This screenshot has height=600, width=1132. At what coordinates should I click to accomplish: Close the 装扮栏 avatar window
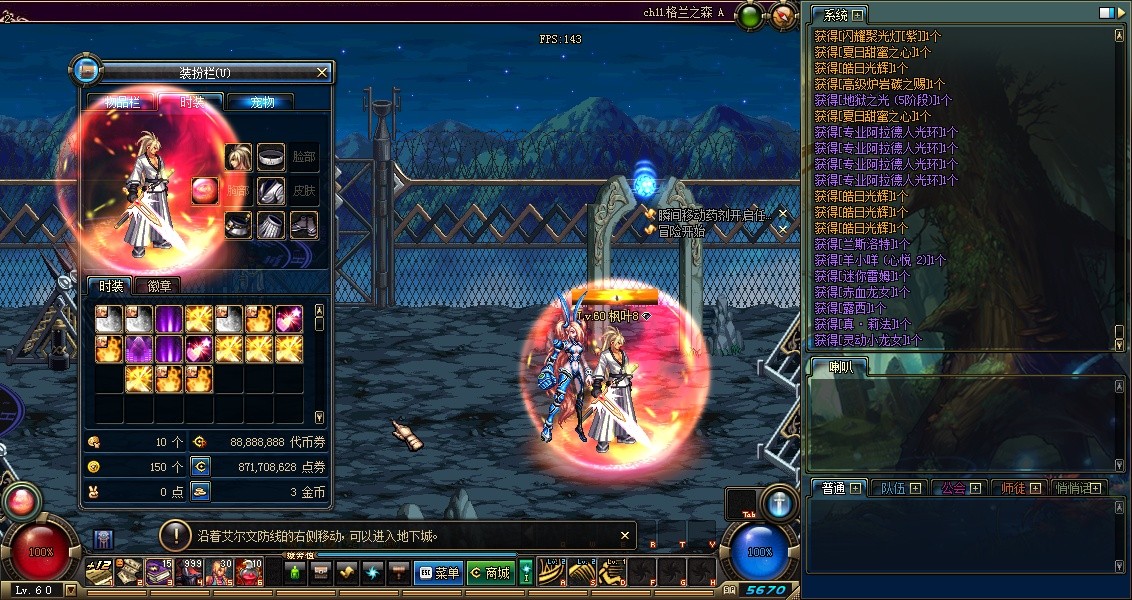point(322,72)
